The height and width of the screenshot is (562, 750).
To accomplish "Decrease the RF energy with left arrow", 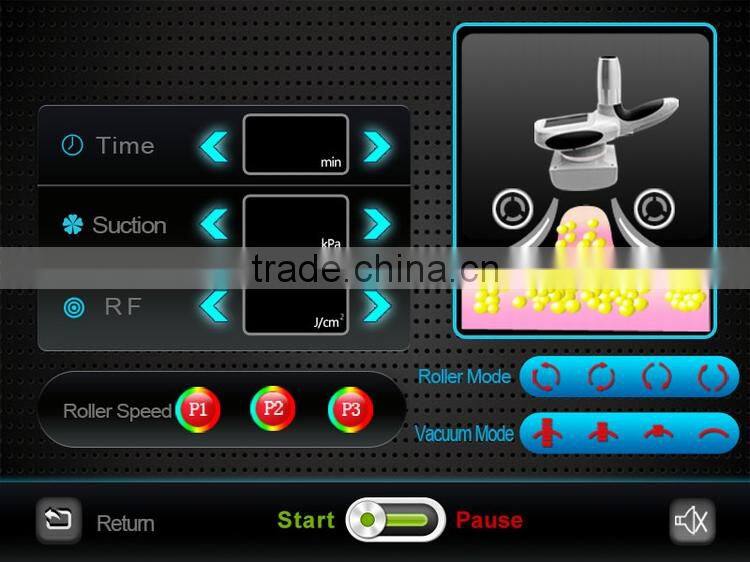I will [214, 304].
